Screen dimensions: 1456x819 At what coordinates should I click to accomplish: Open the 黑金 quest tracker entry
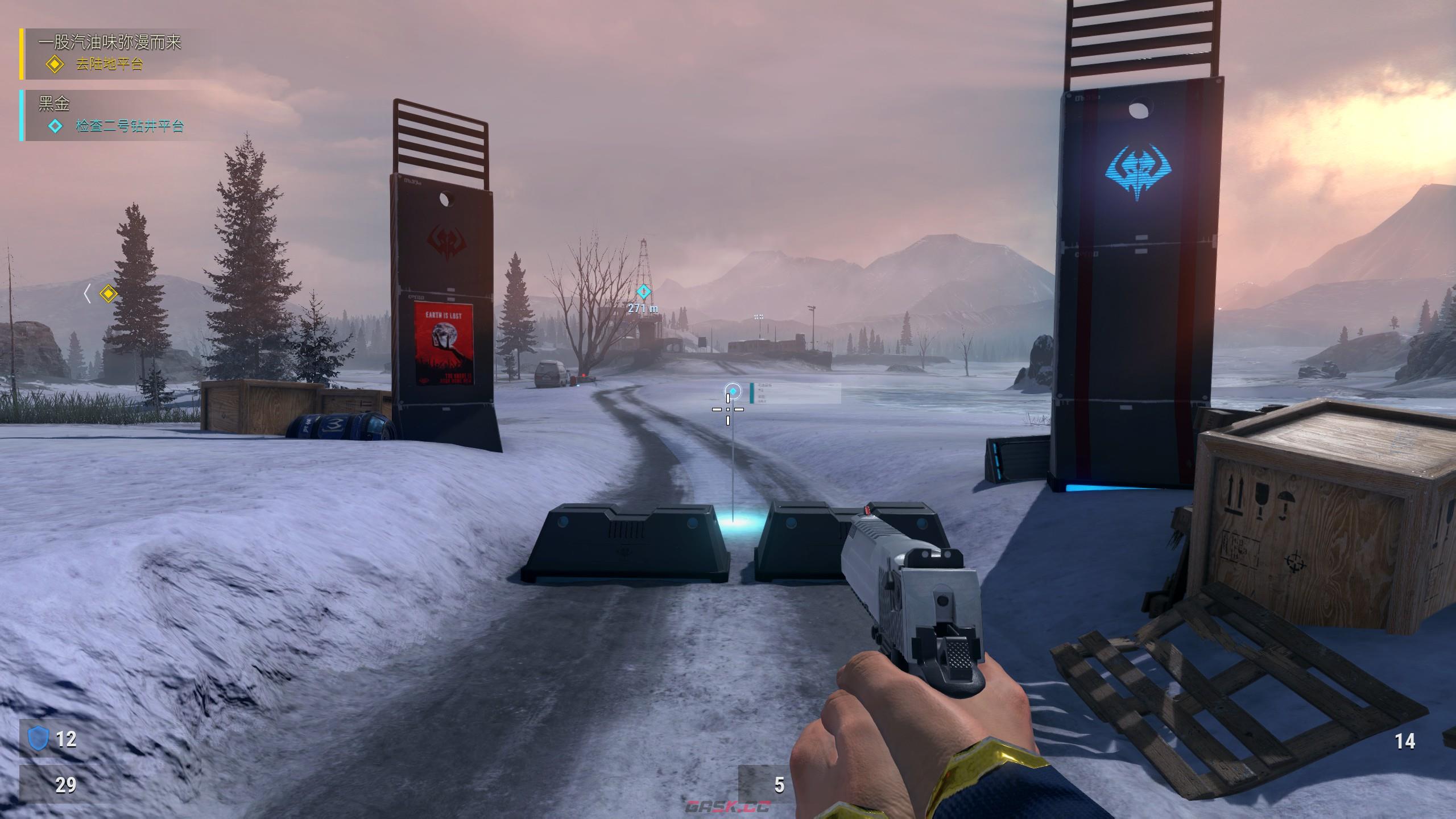pos(55,104)
